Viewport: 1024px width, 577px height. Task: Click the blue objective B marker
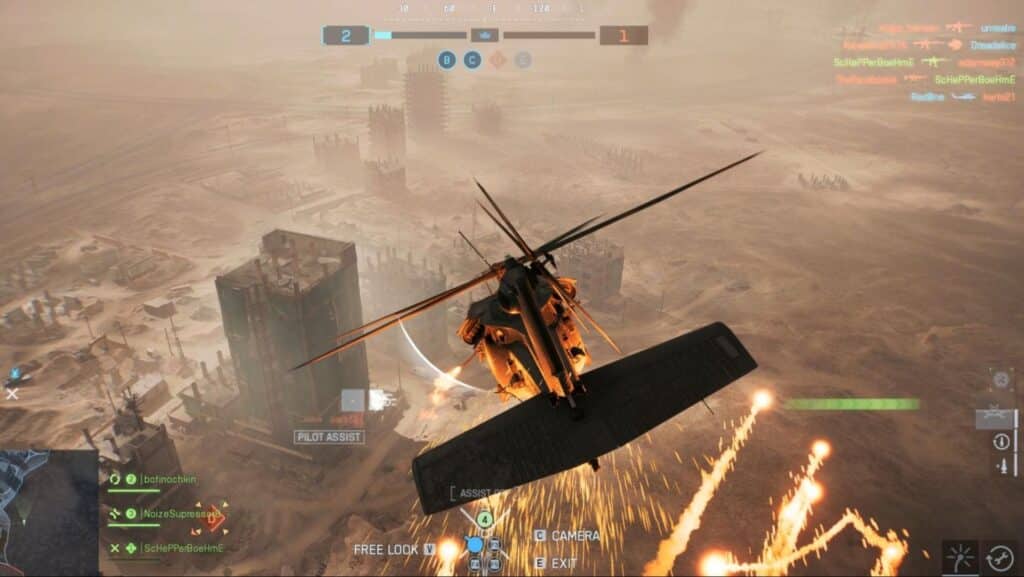pyautogui.click(x=447, y=60)
